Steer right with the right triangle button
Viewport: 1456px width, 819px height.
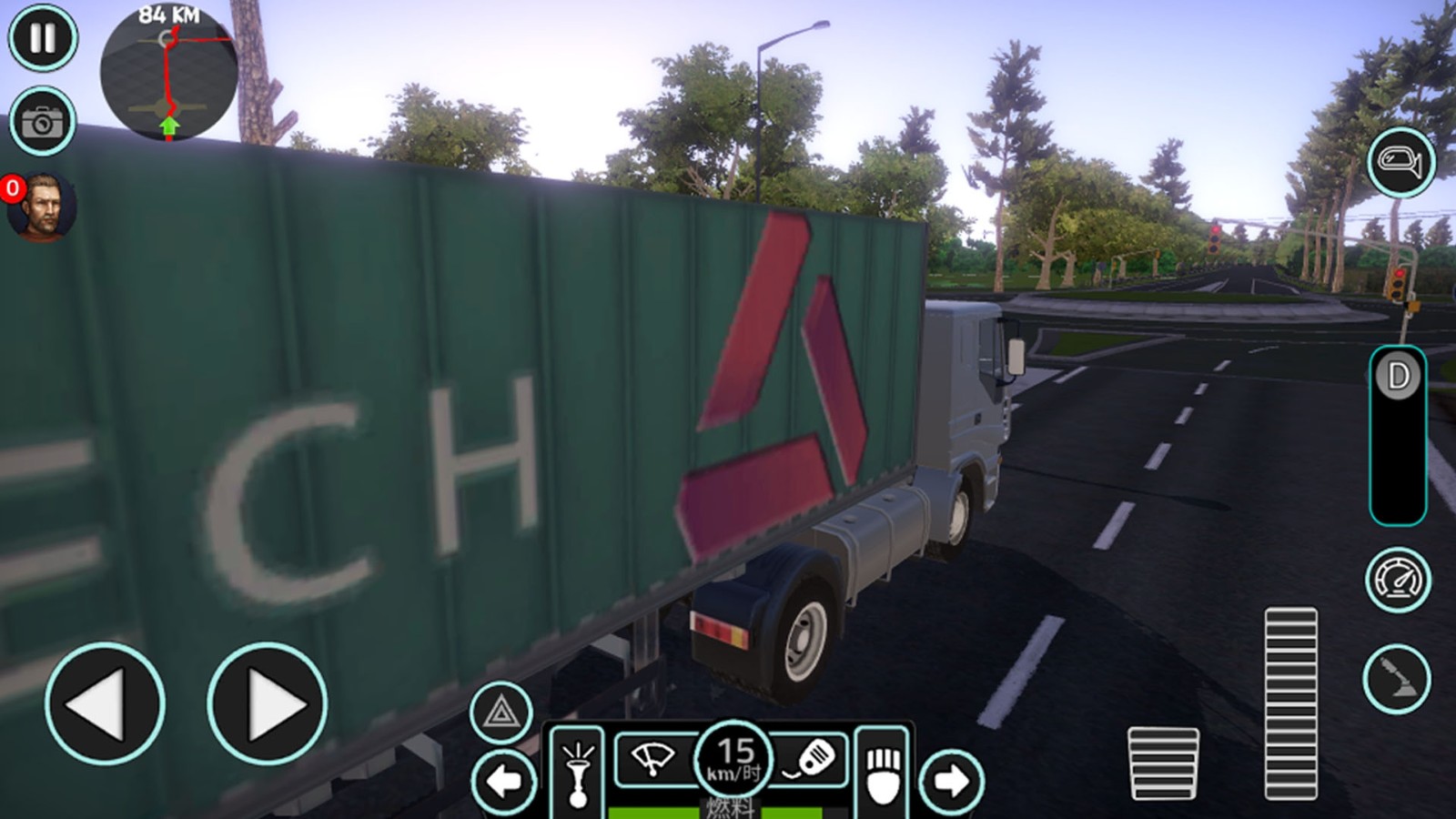[267, 703]
